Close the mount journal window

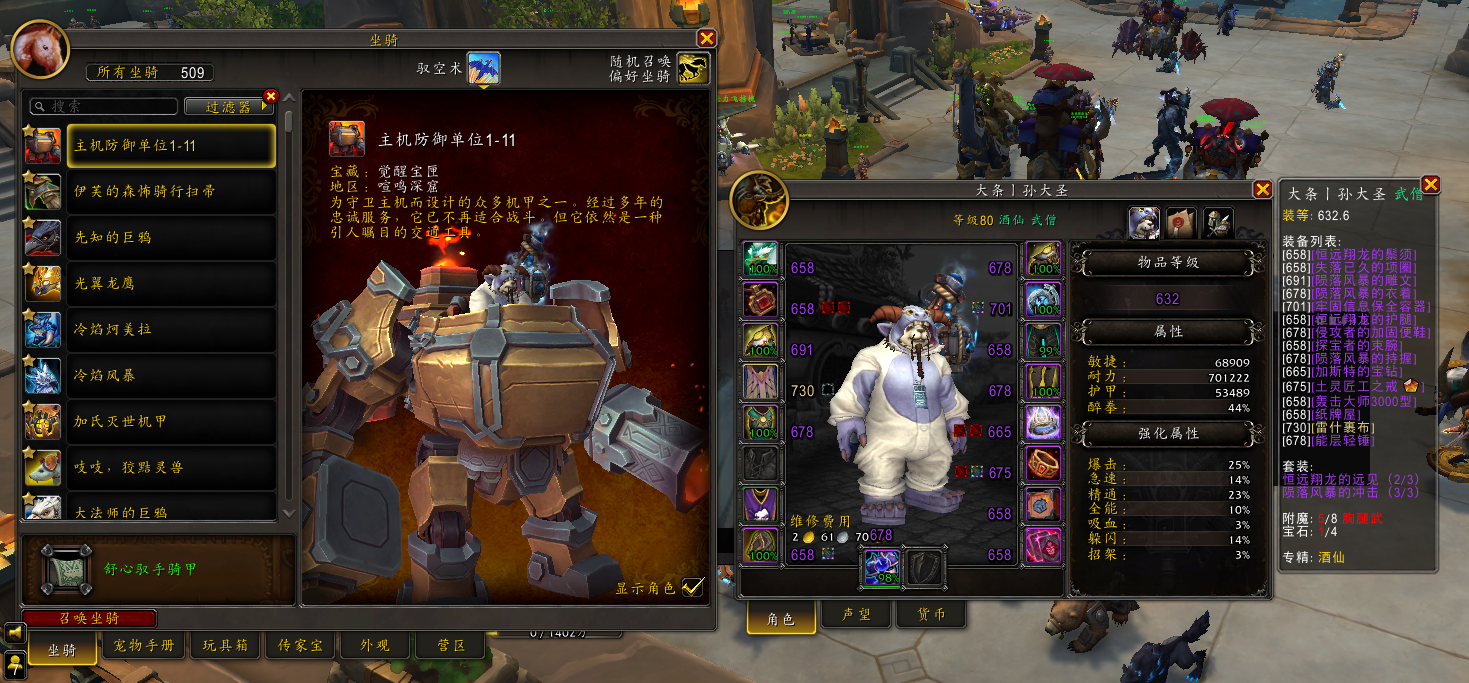(x=706, y=39)
